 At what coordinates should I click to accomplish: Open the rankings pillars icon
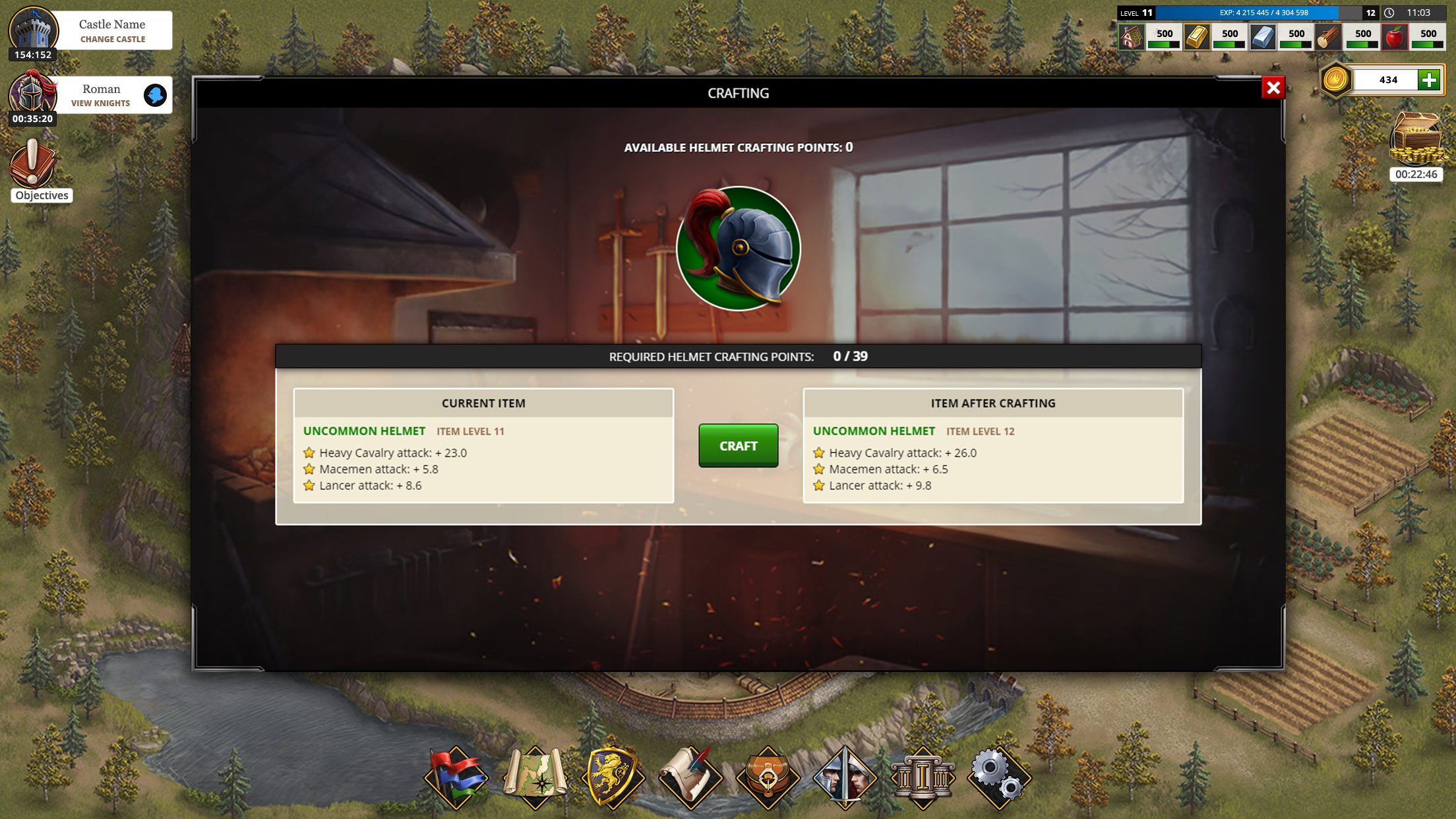pyautogui.click(x=923, y=778)
